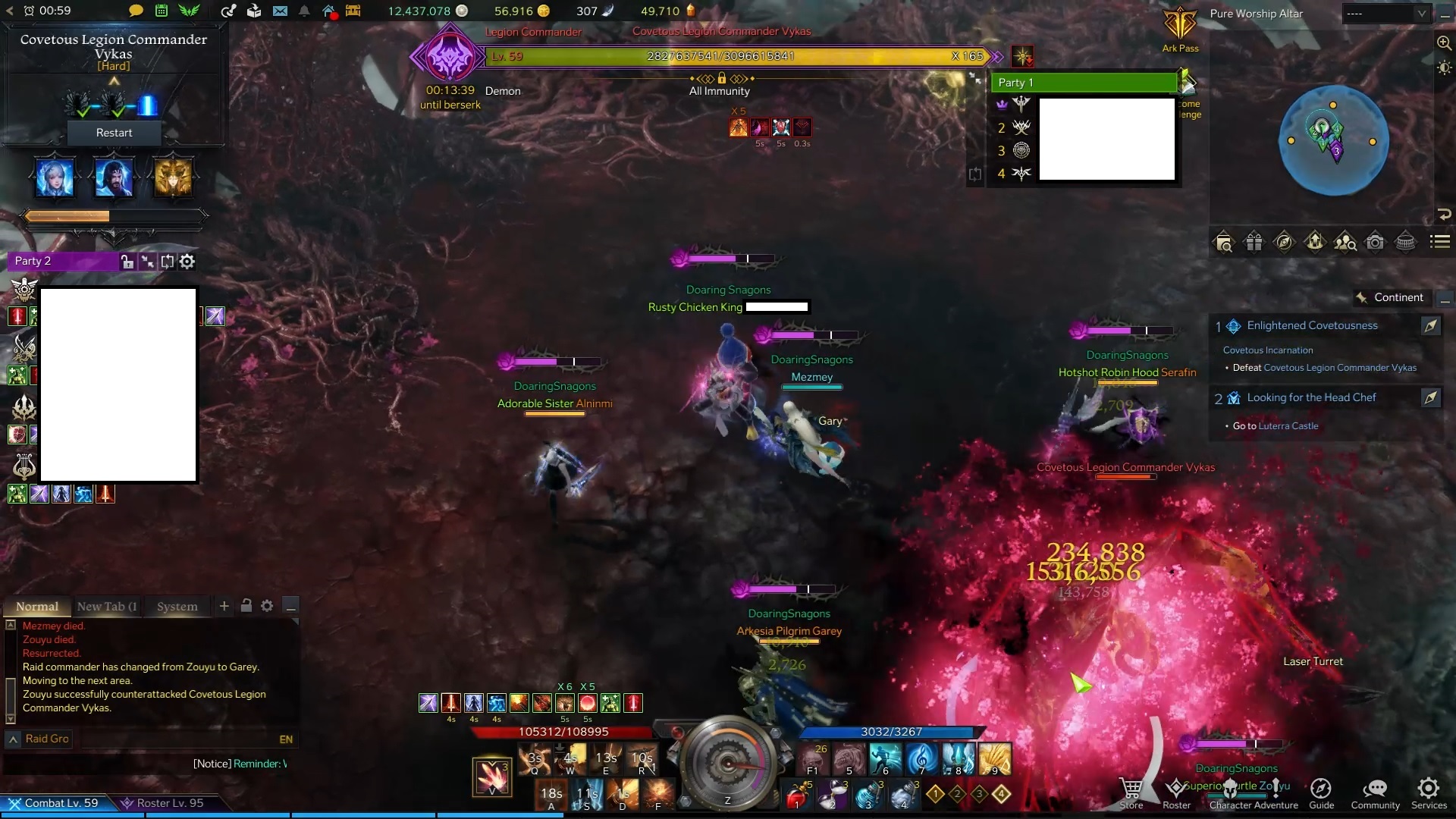The width and height of the screenshot is (1456, 819).
Task: Toggle the padlock on the Party 2 frame
Action: [127, 262]
